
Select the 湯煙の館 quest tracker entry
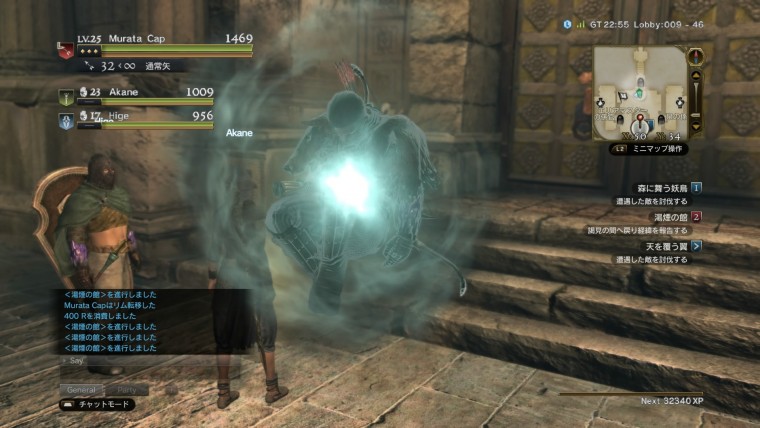coord(670,216)
